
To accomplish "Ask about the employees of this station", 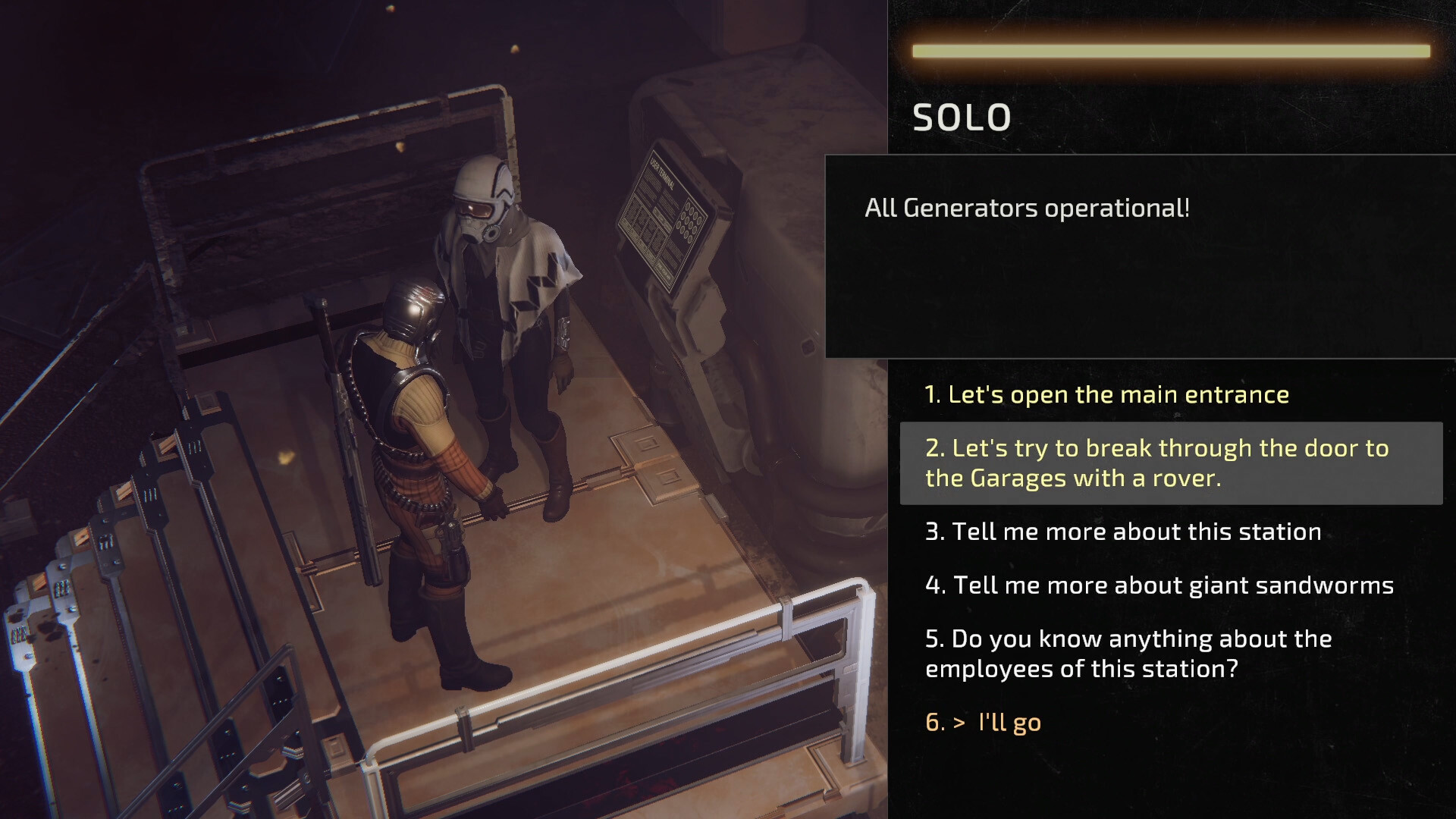I will point(1128,654).
